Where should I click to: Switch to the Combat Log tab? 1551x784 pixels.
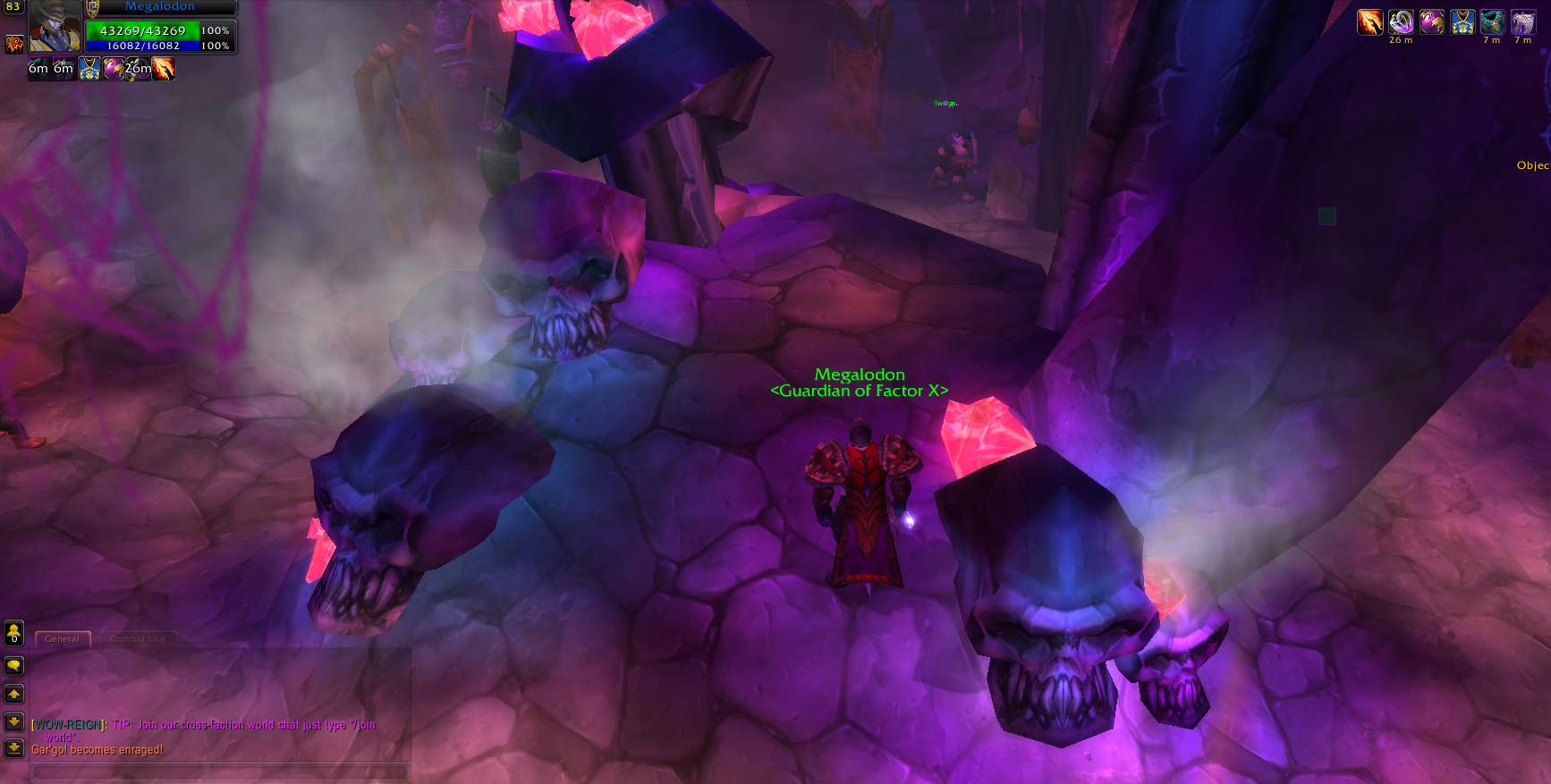click(137, 638)
